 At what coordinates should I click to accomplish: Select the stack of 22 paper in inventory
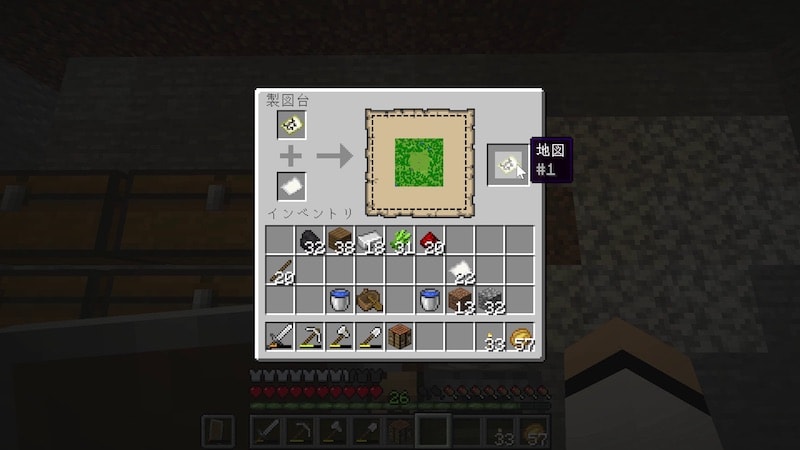coord(460,271)
